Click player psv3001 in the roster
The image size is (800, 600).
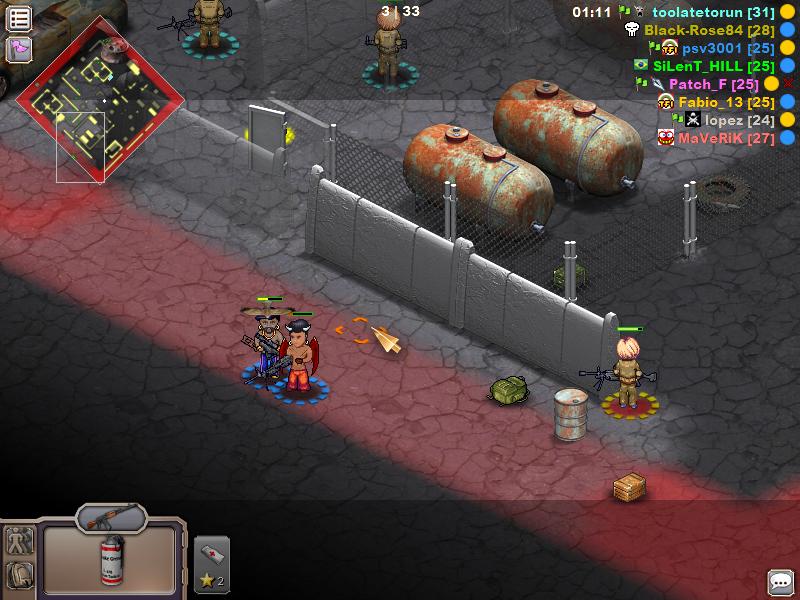pyautogui.click(x=728, y=48)
